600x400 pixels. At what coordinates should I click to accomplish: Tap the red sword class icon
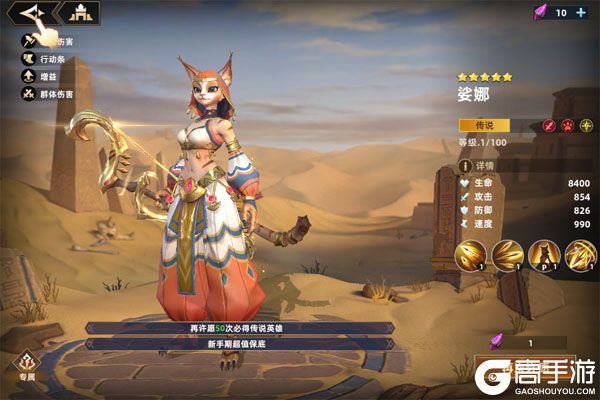(x=549, y=126)
